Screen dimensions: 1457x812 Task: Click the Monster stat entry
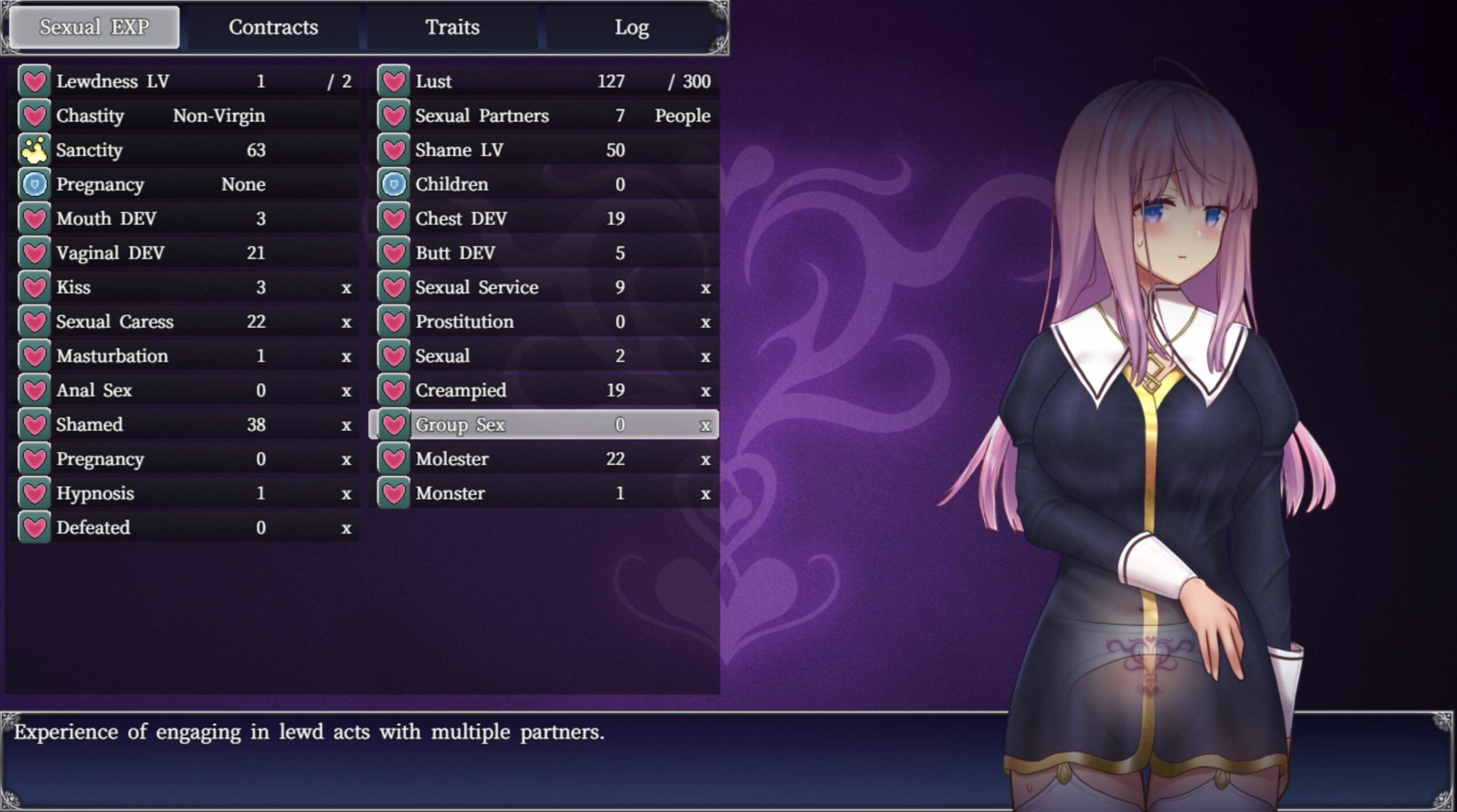[x=544, y=493]
